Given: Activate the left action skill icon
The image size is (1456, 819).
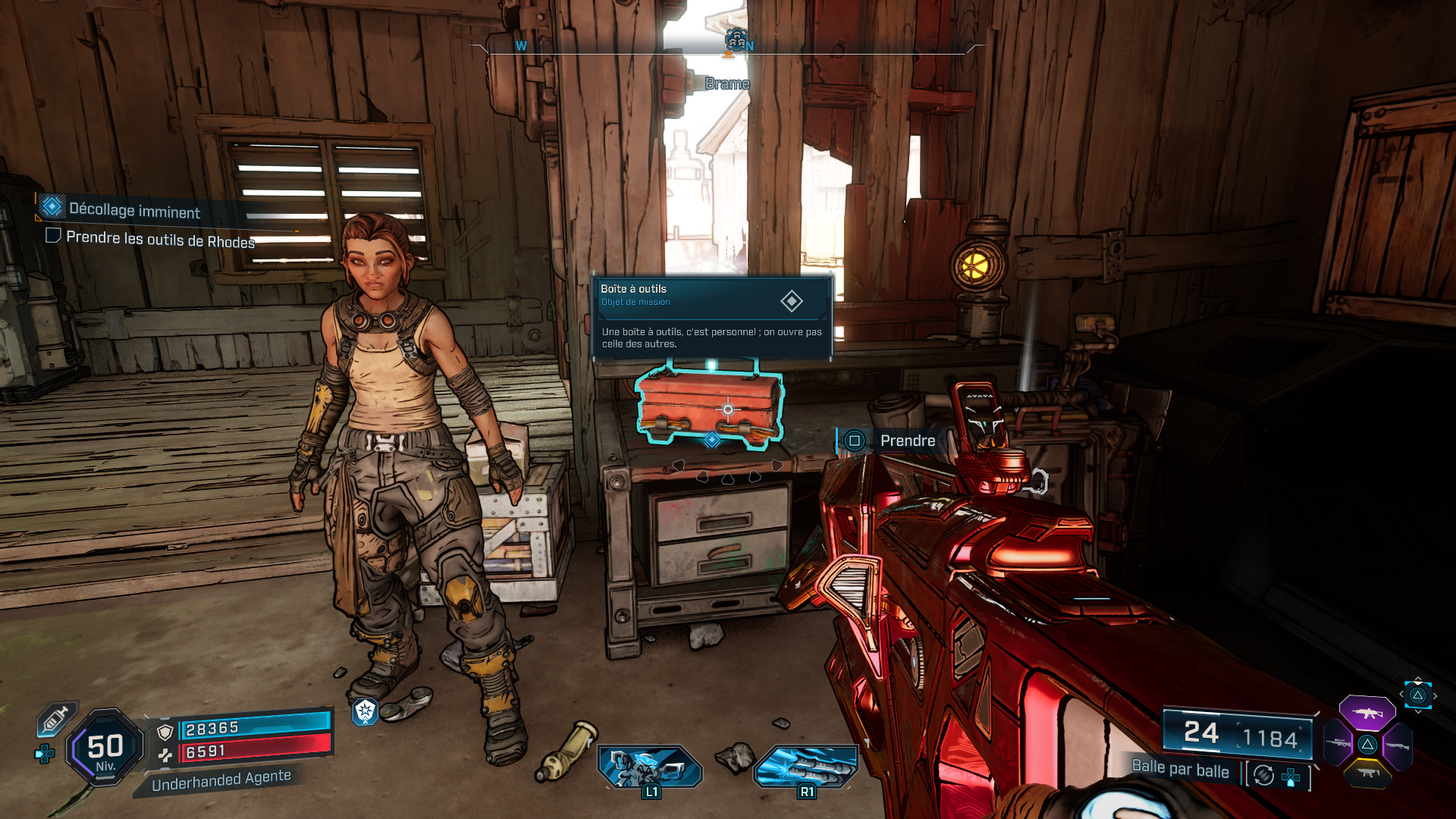Looking at the screenshot, I should coord(650,765).
